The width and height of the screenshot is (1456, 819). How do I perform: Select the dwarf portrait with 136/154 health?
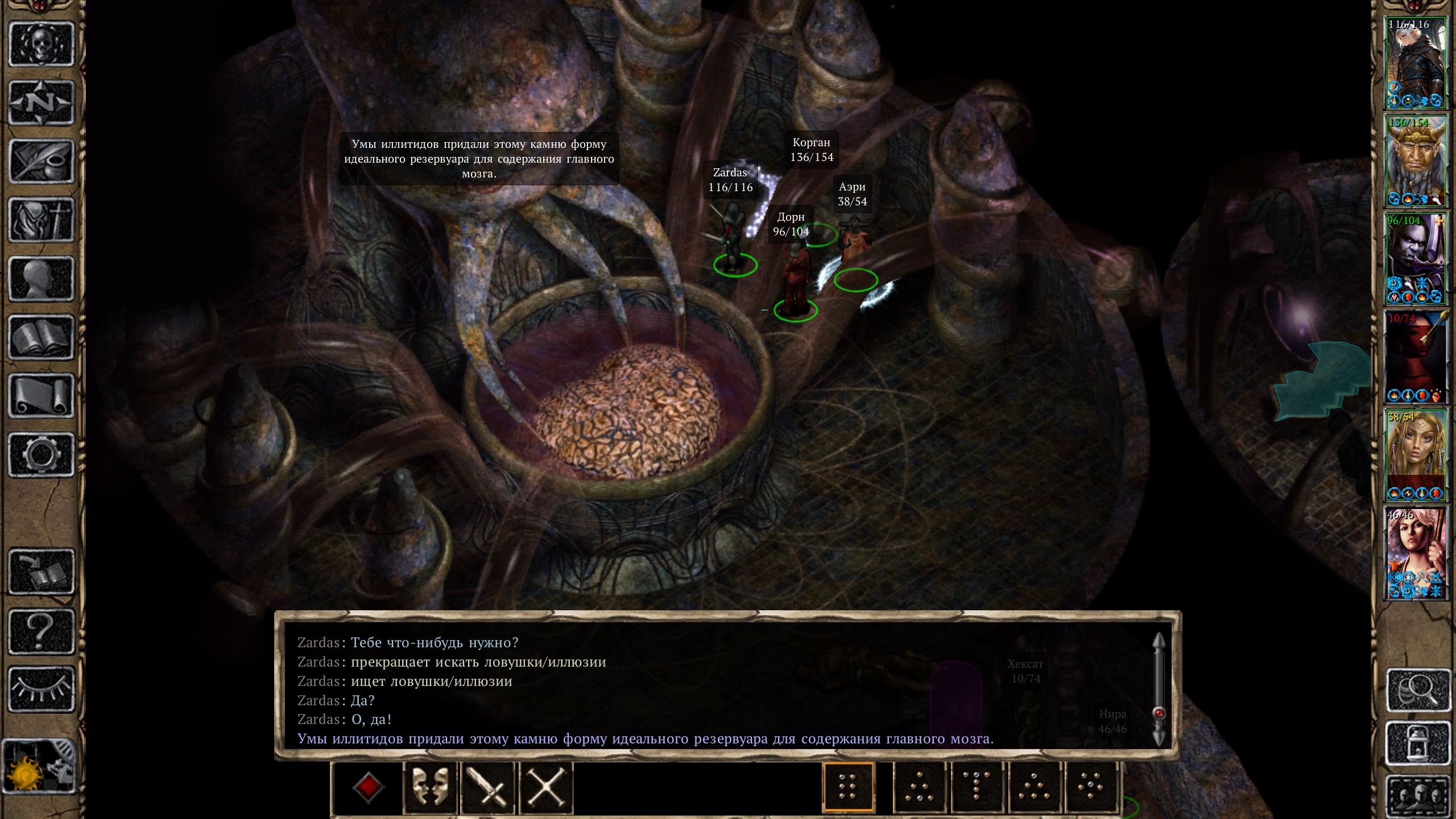point(1416,161)
